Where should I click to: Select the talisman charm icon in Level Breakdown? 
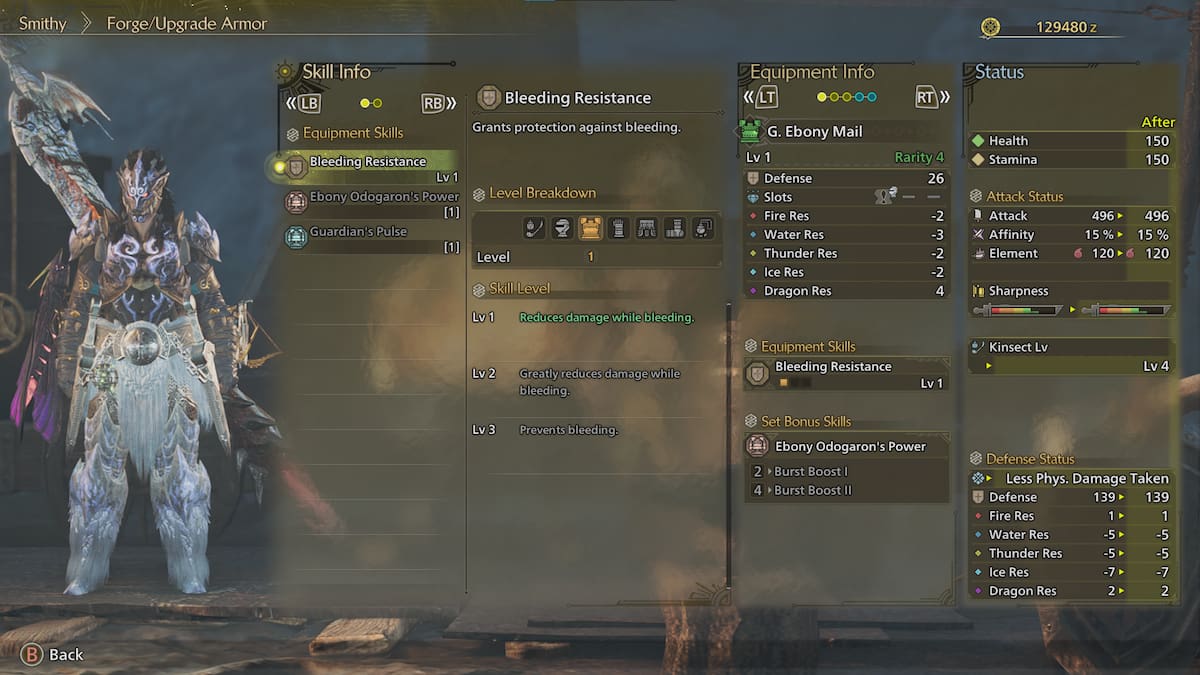tap(703, 228)
